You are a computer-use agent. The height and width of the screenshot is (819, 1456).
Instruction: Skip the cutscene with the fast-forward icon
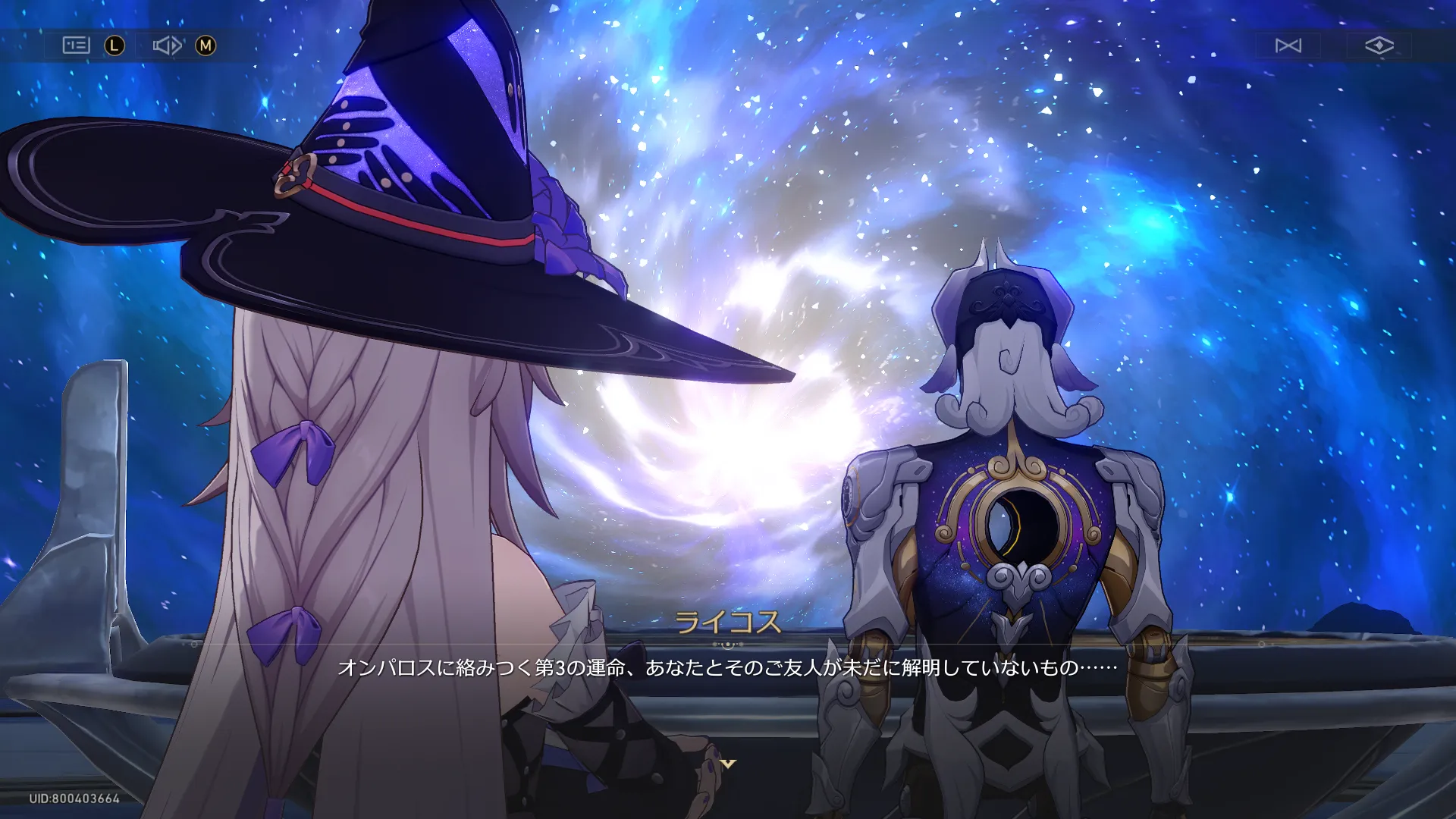point(1288,45)
